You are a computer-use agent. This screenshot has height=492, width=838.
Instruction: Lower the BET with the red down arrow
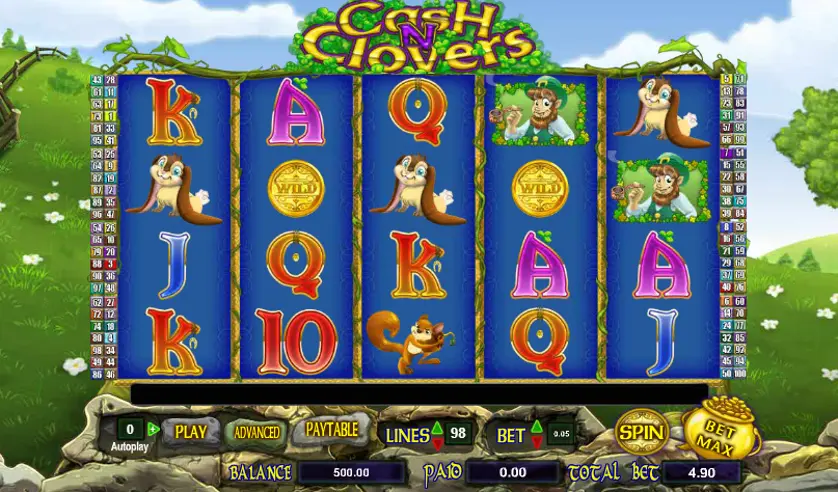click(537, 441)
